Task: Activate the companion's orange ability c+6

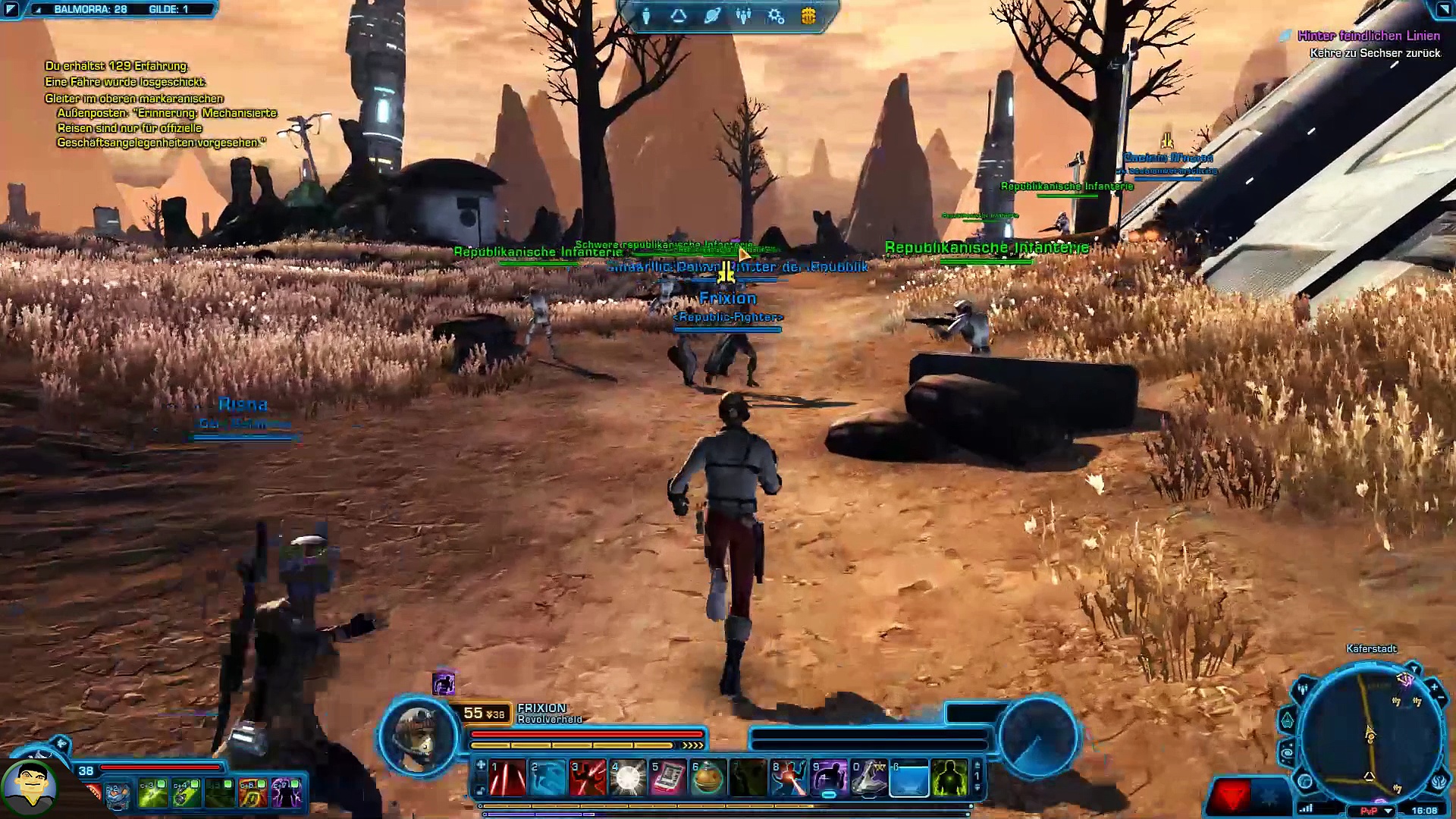Action: (x=253, y=793)
